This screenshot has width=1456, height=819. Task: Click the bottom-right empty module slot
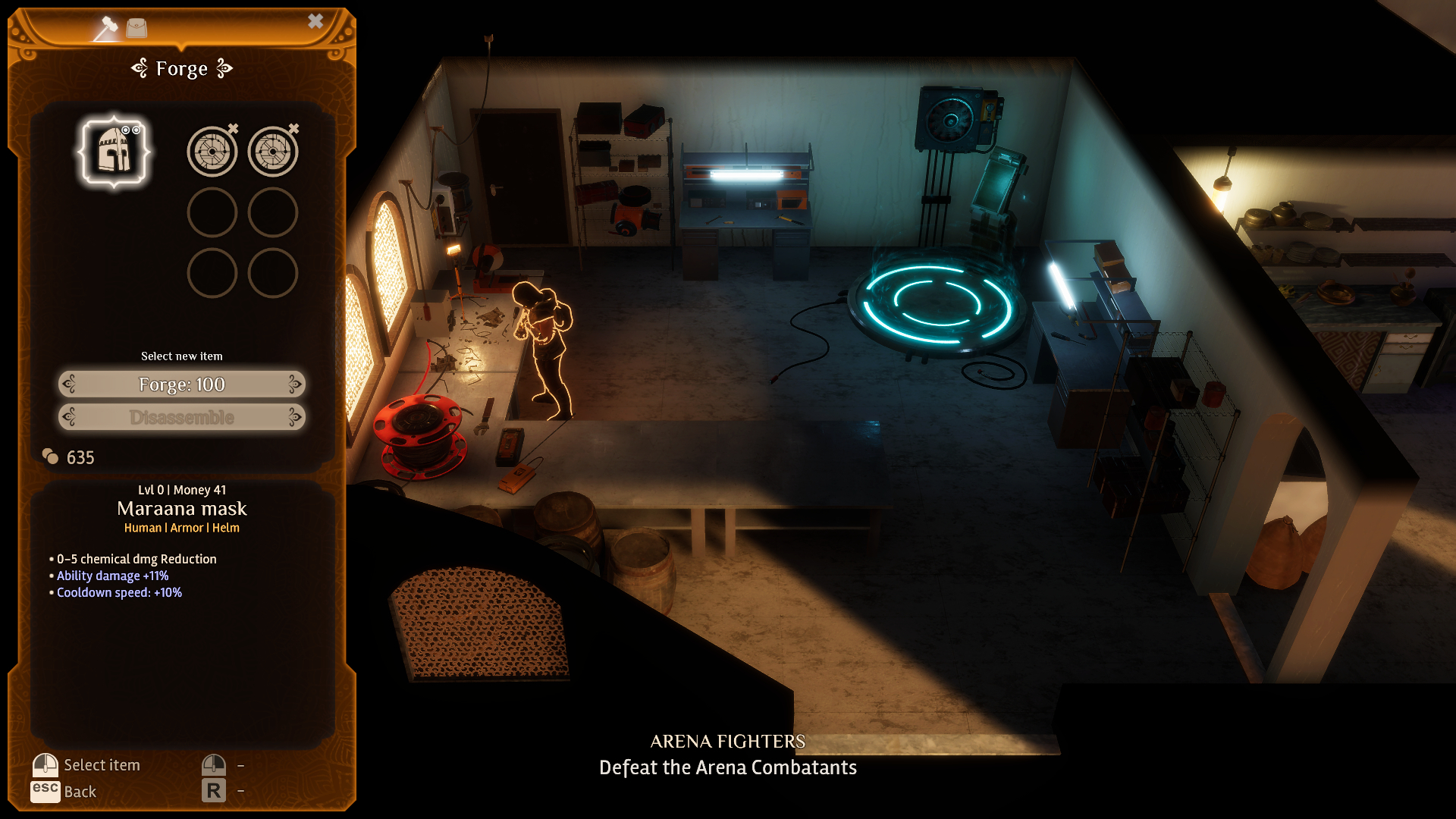tap(272, 275)
